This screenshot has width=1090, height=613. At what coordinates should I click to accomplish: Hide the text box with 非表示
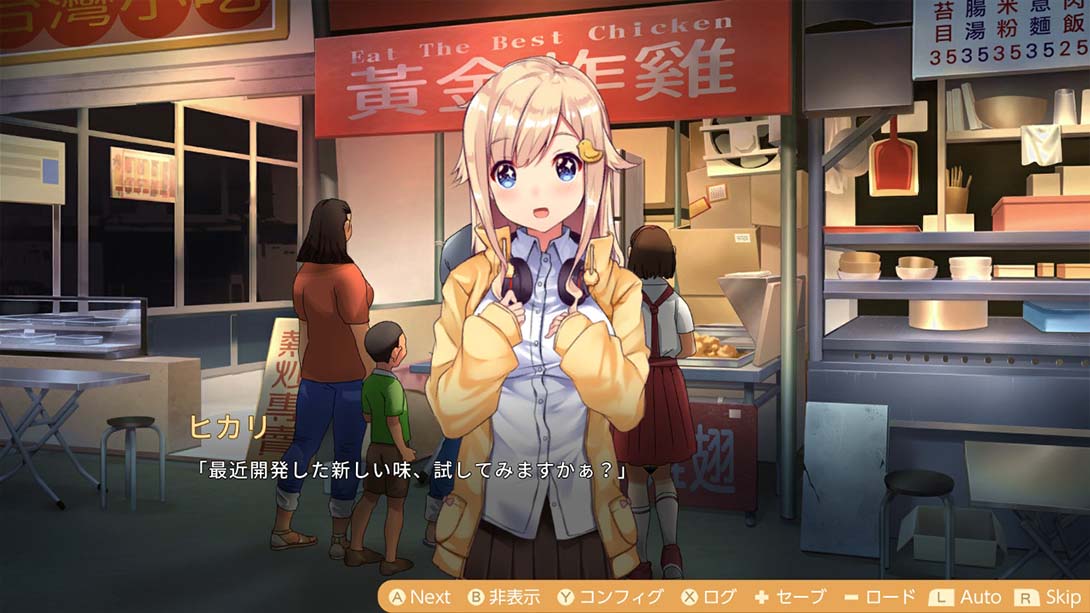[505, 597]
